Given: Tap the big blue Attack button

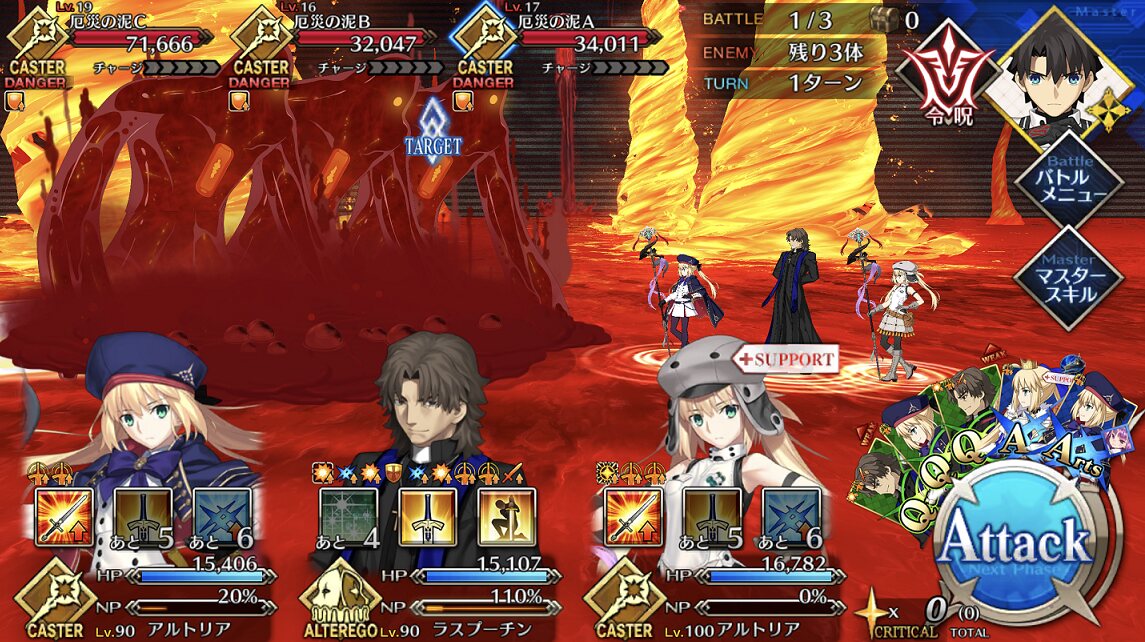Looking at the screenshot, I should coord(1028,542).
